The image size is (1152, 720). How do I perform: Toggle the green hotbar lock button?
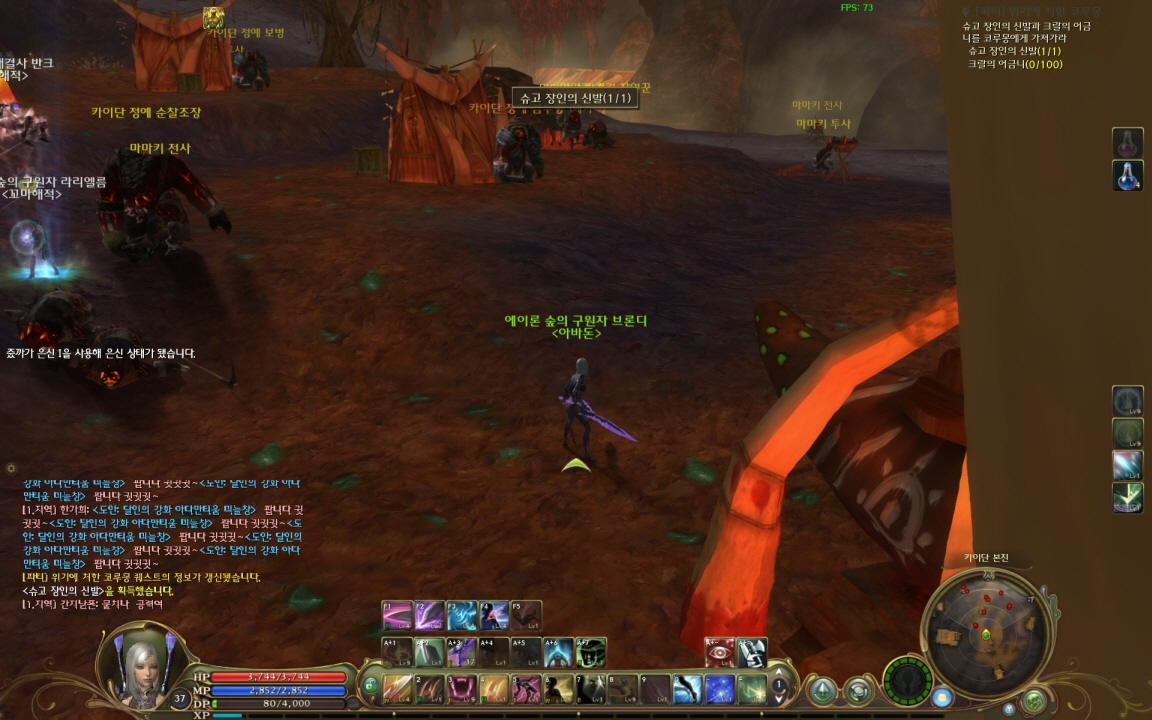pyautogui.click(x=370, y=687)
